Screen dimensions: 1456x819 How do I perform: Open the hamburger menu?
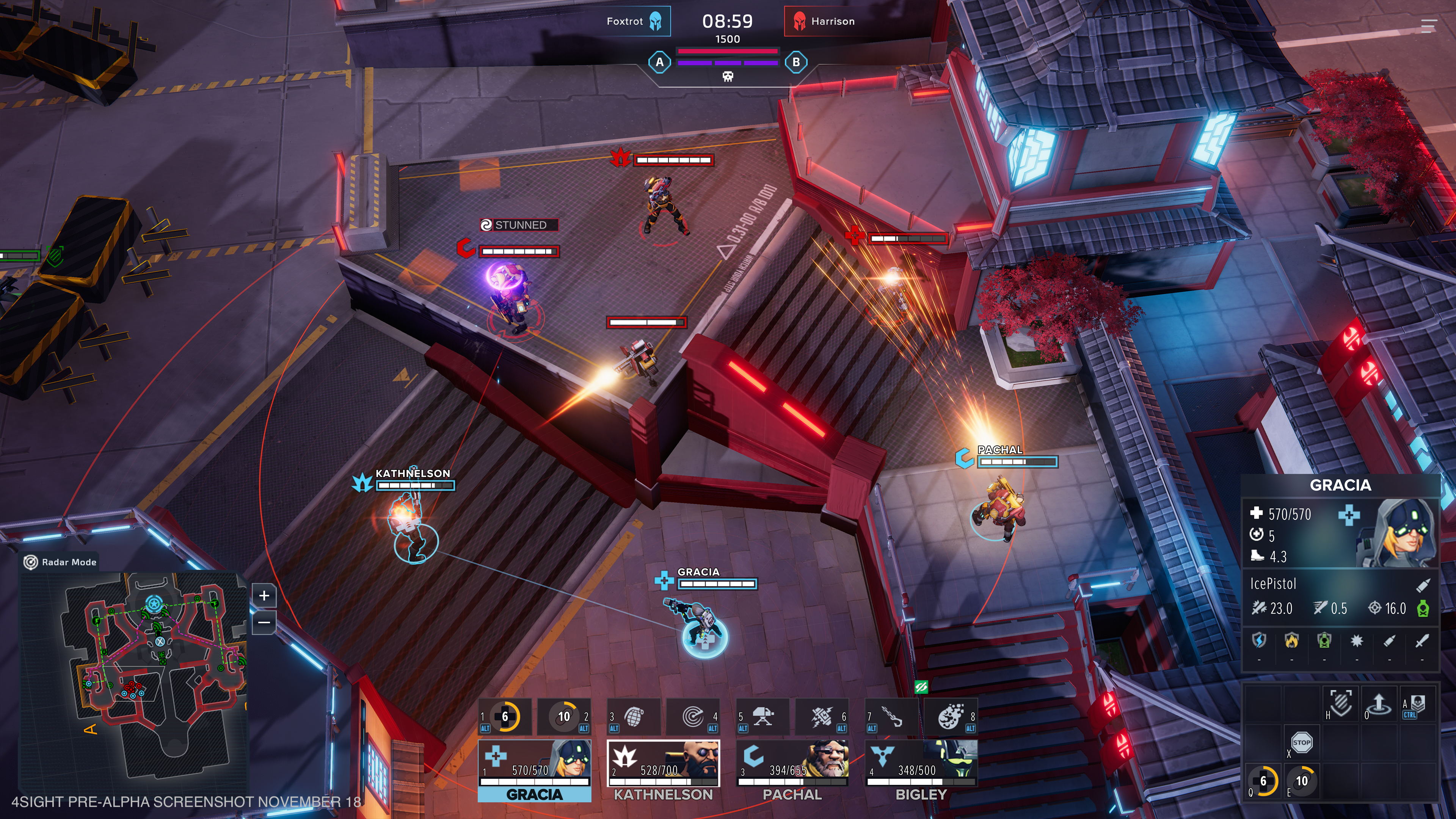(1428, 25)
